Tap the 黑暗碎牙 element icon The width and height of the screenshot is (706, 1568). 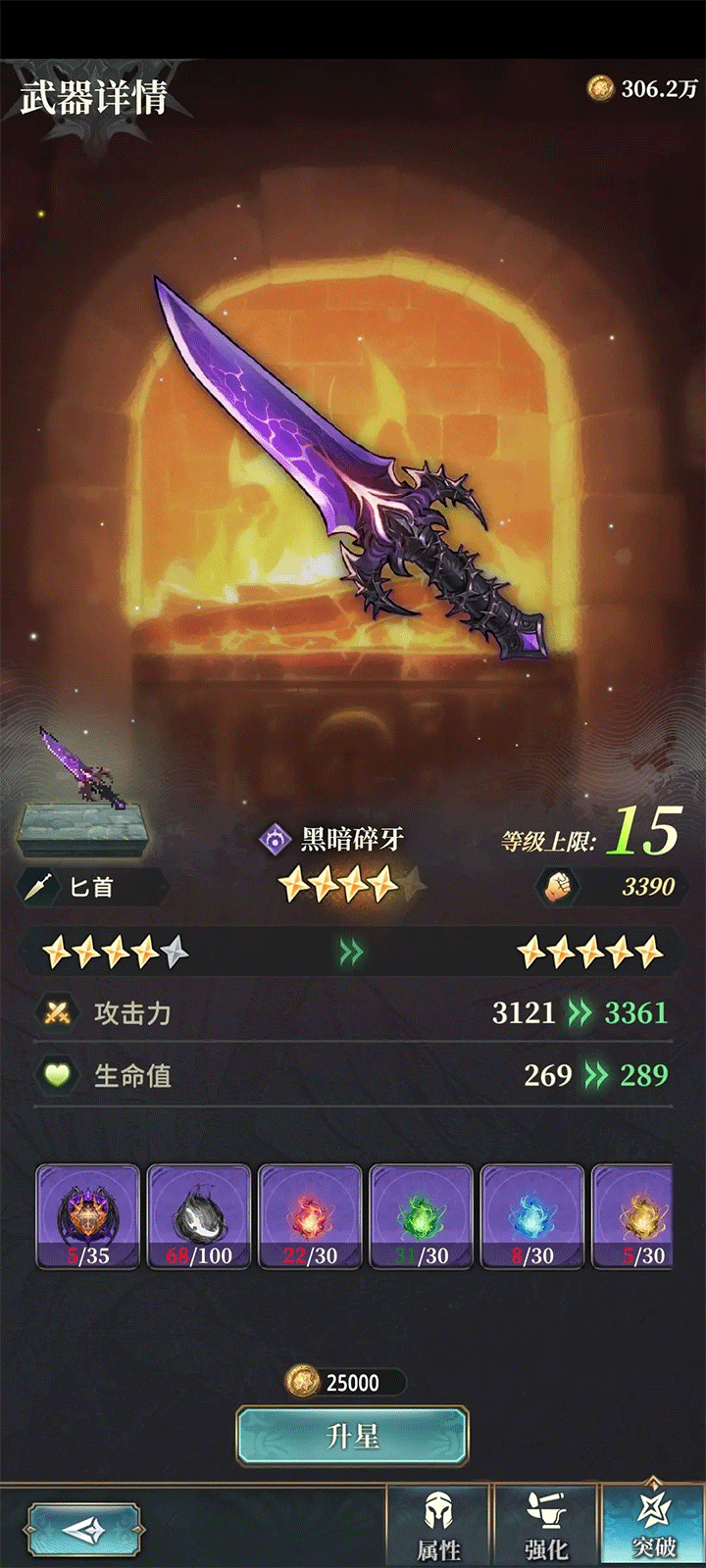point(274,839)
